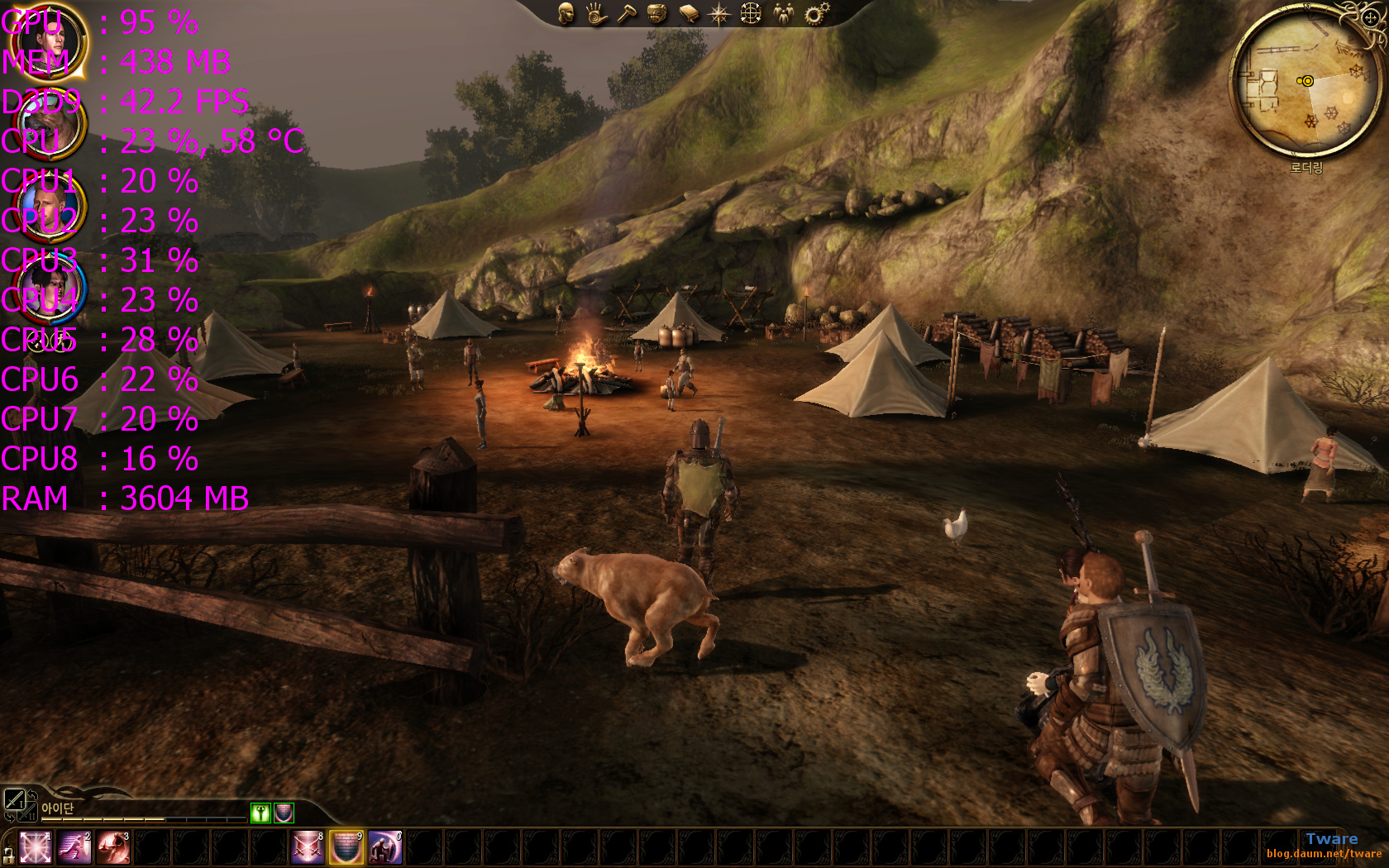1389x868 pixels.
Task: Open the tactics crosshair grid icon
Action: point(751,14)
